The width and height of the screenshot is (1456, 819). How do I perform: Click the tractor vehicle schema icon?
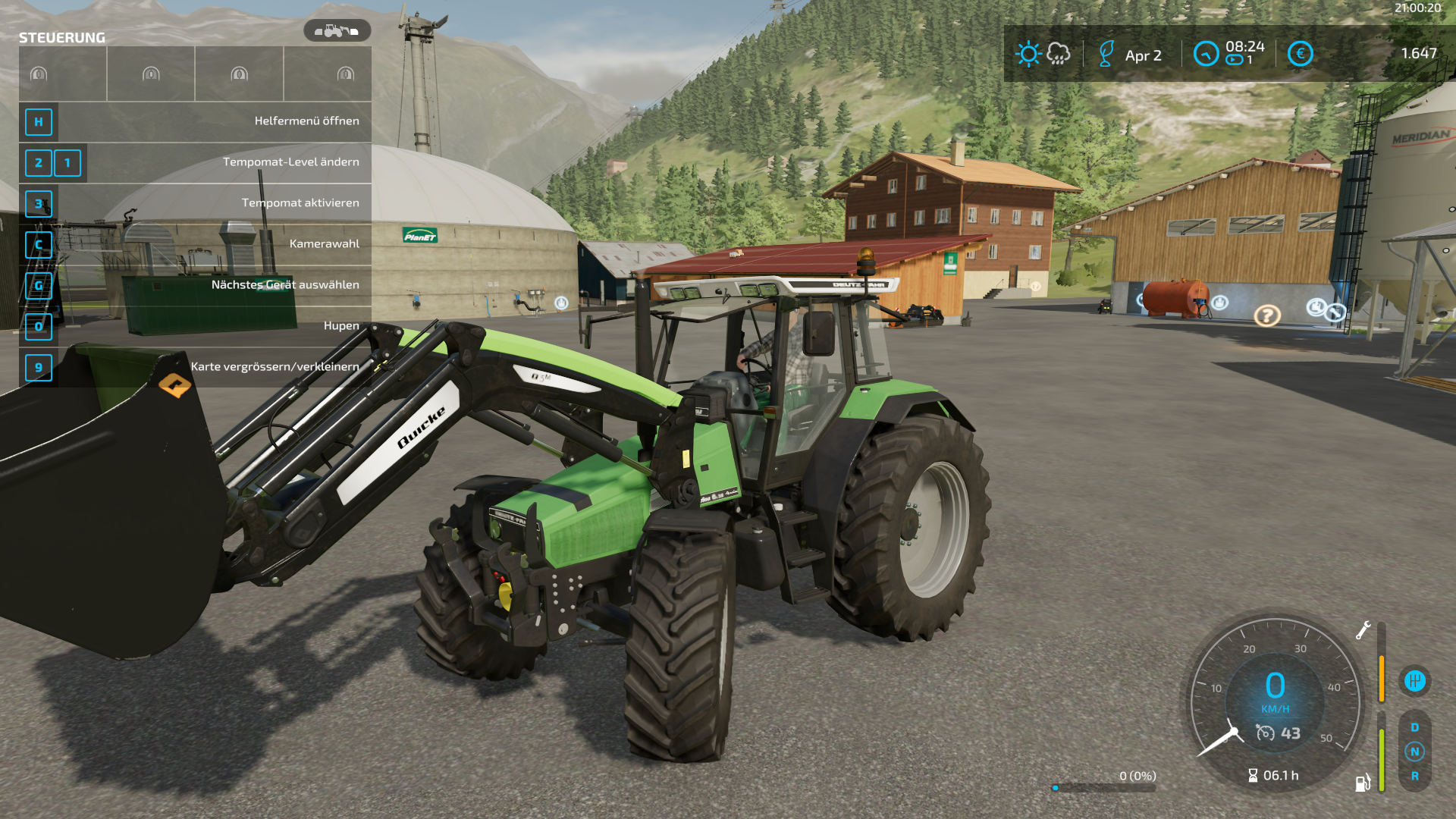click(337, 31)
